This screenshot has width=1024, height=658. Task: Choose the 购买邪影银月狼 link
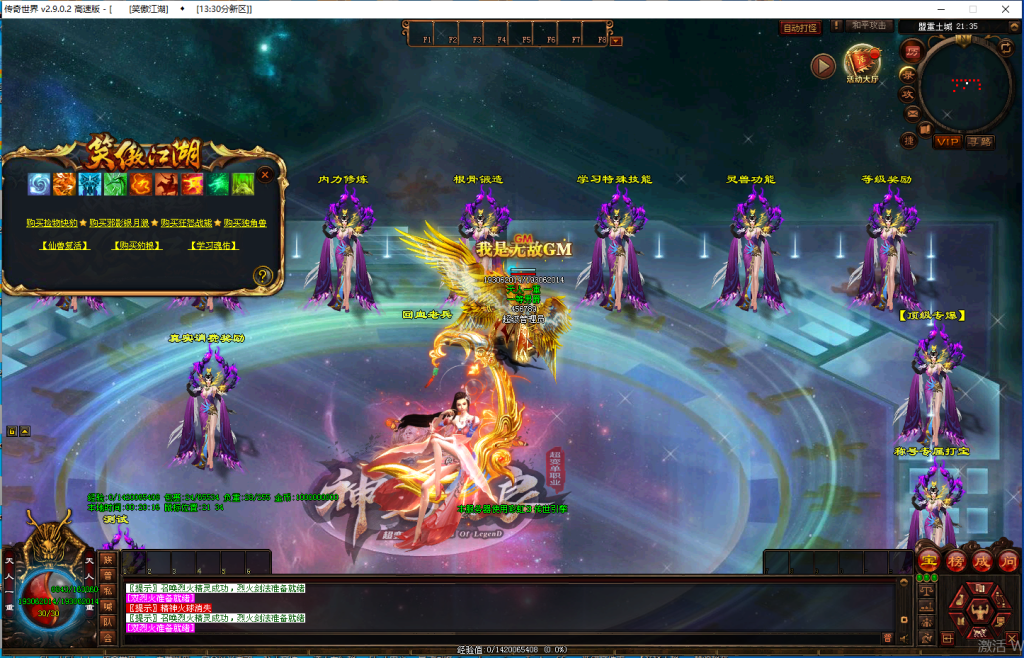119,223
